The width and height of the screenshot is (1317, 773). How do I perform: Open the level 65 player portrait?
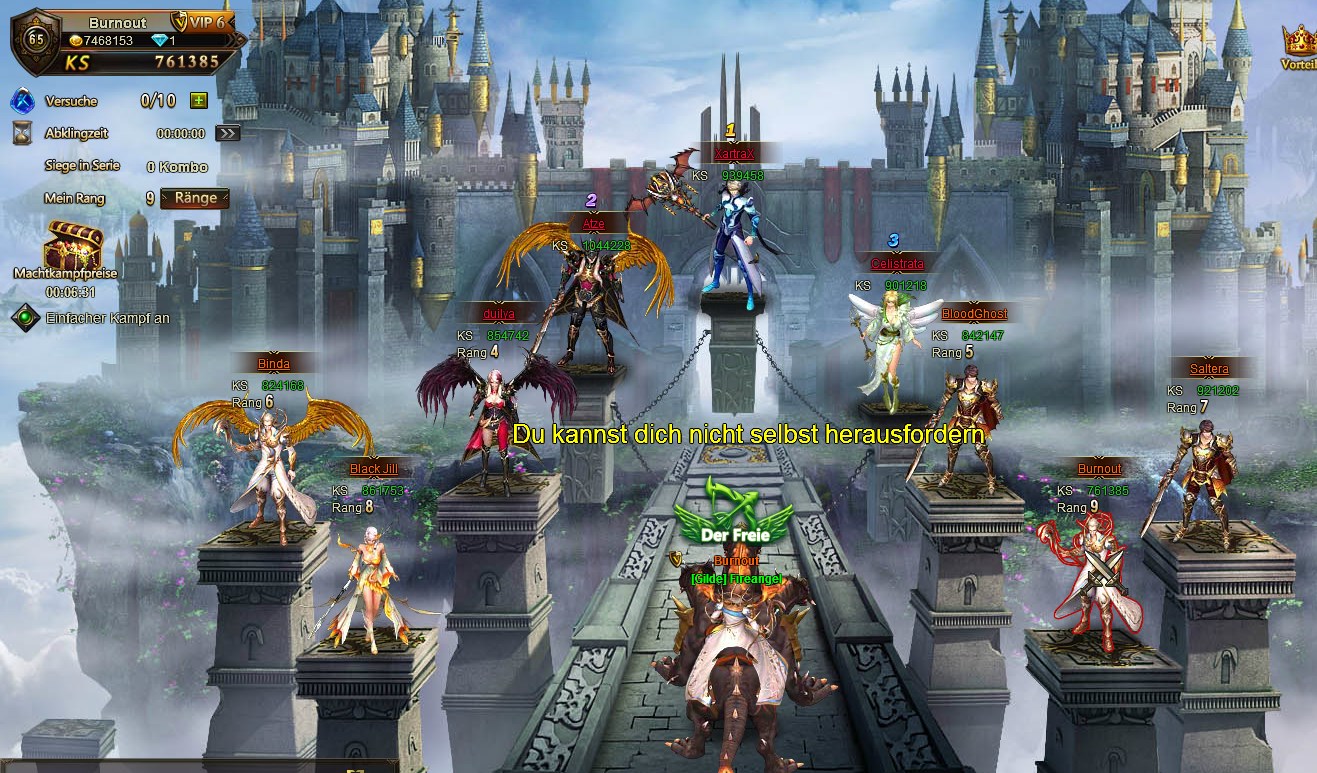(x=36, y=40)
